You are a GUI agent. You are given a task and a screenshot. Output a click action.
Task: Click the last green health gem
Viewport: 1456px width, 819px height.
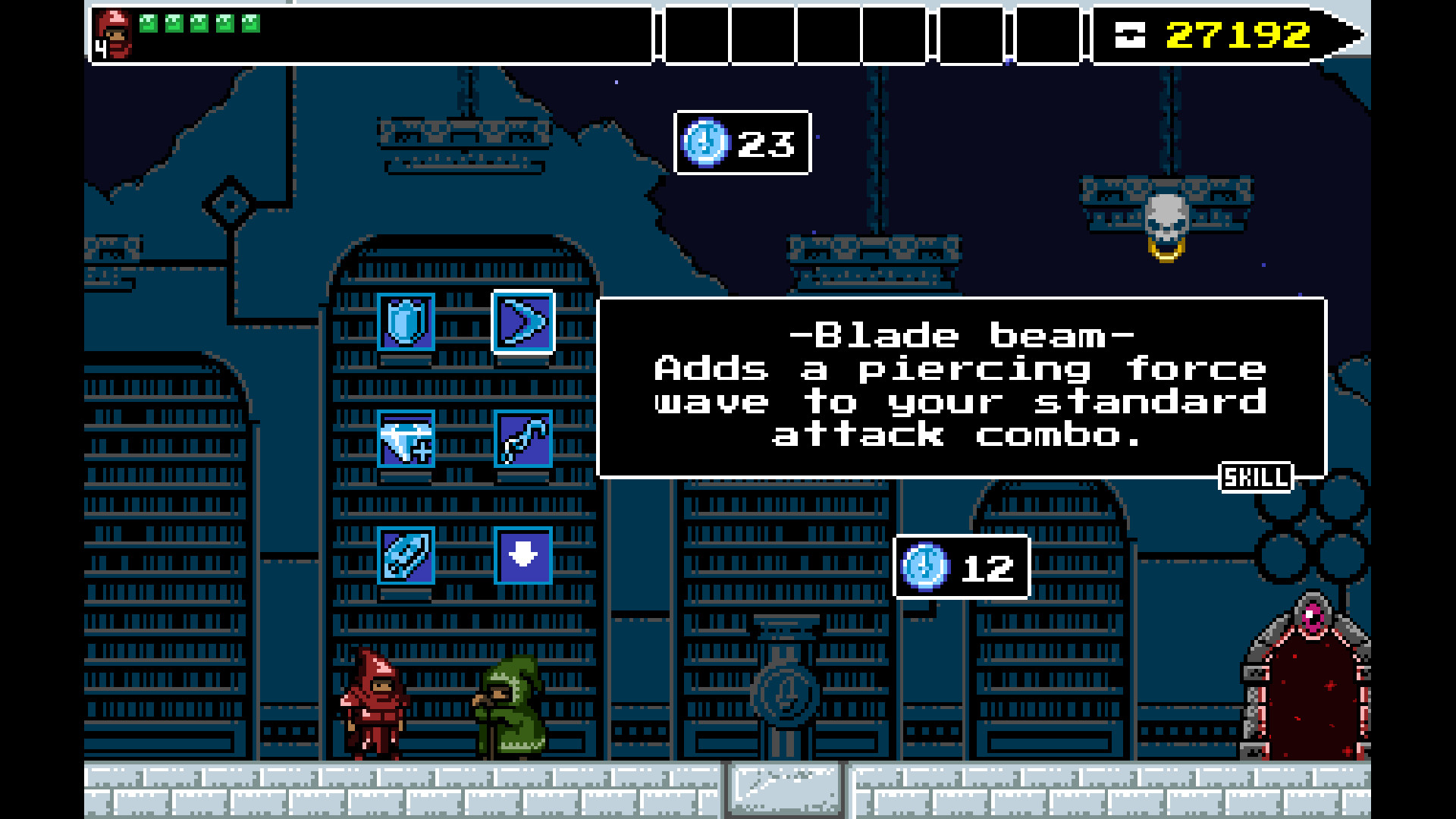250,23
